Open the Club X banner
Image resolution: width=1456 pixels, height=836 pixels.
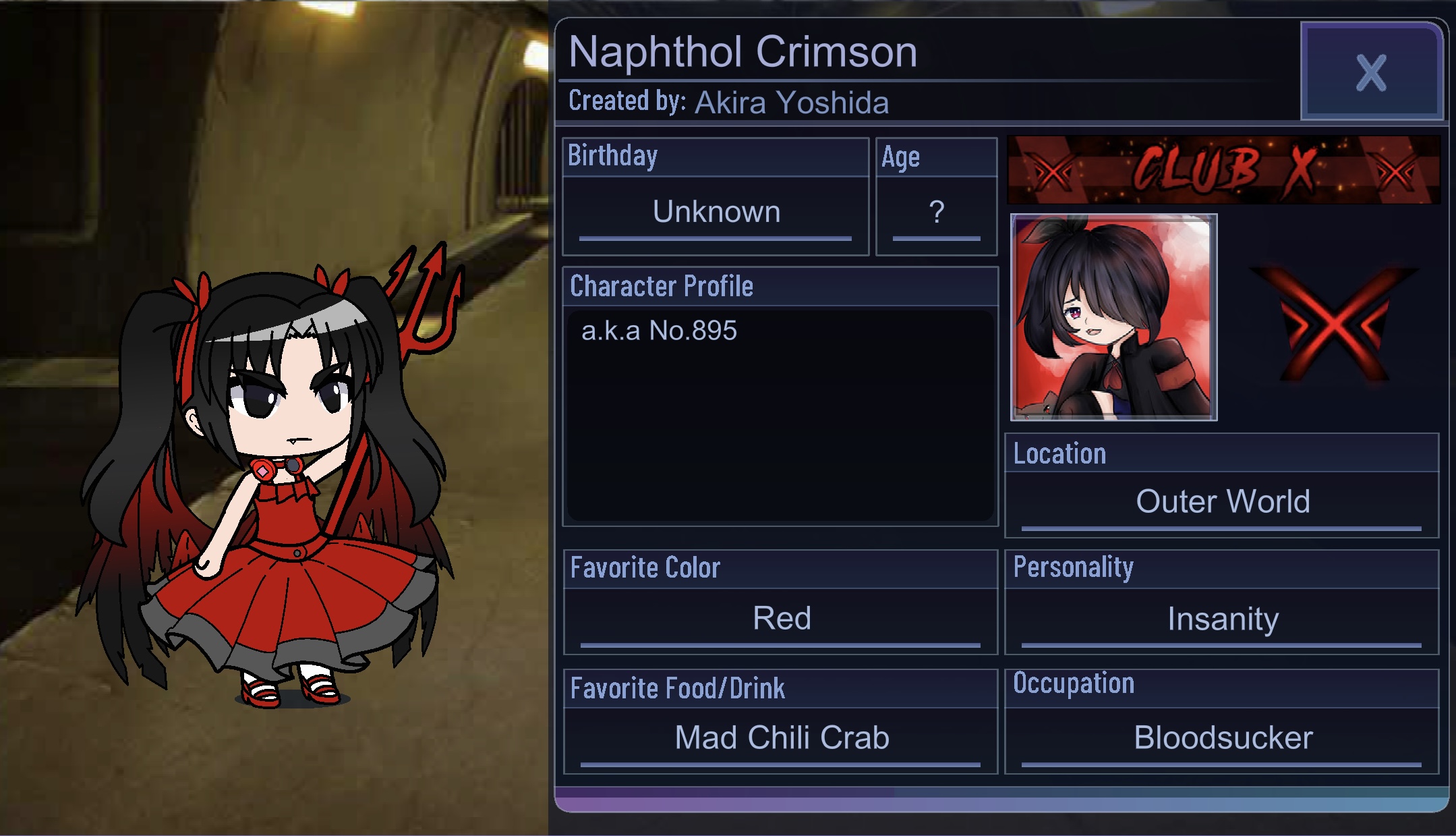[x=1223, y=169]
